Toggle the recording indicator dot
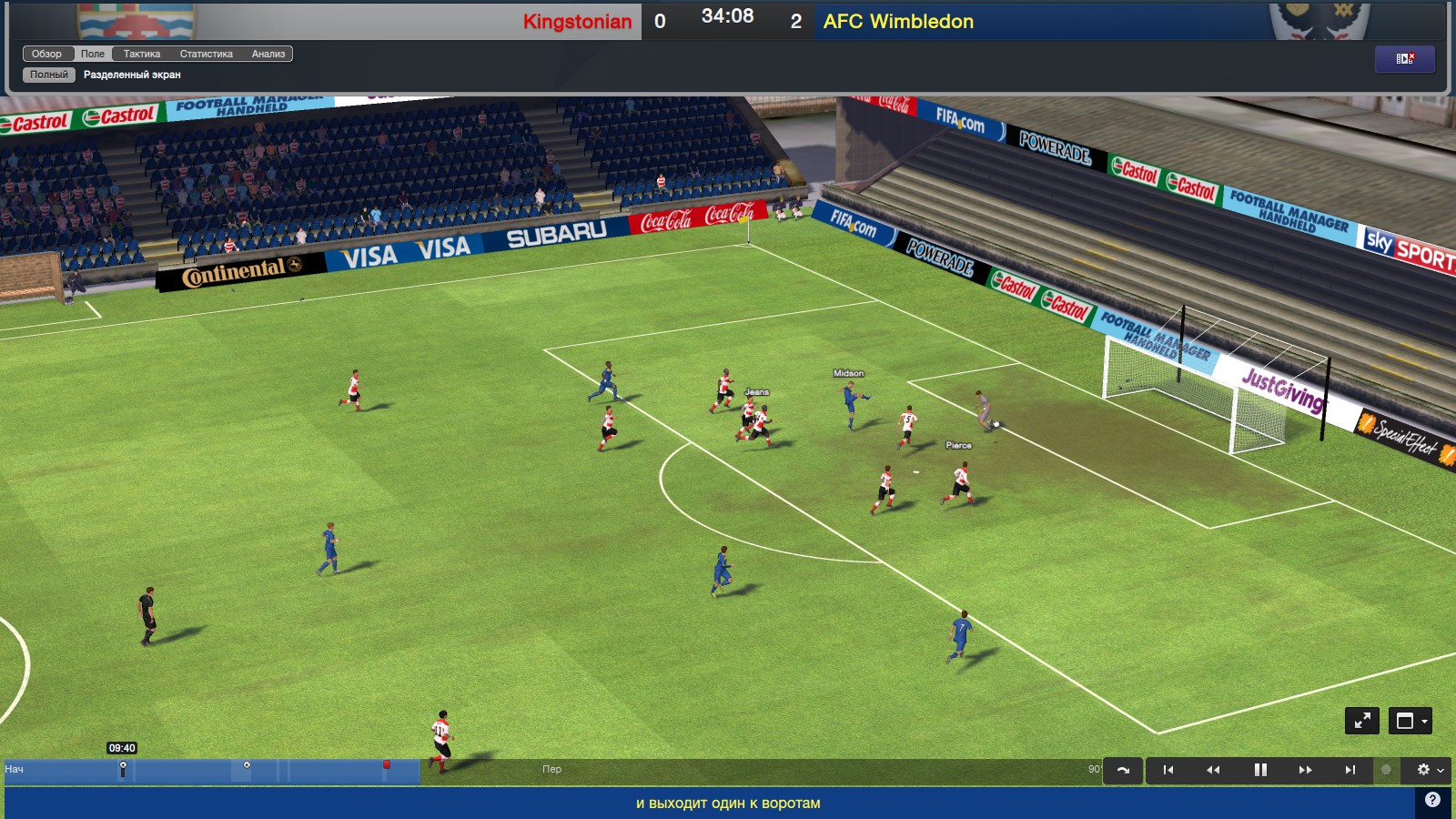 click(1387, 770)
